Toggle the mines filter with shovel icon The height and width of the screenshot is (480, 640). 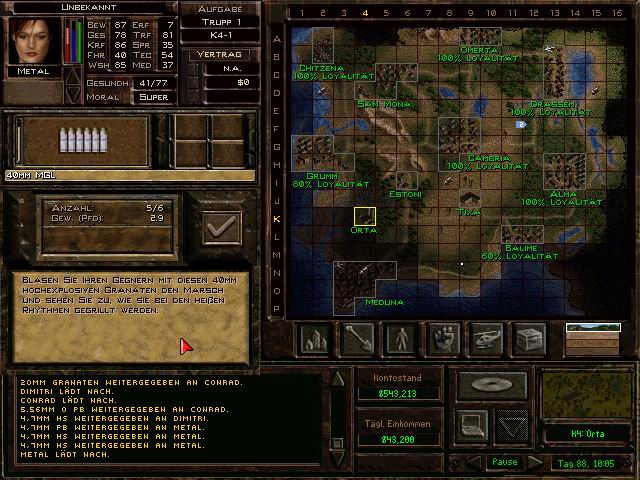[x=358, y=340]
